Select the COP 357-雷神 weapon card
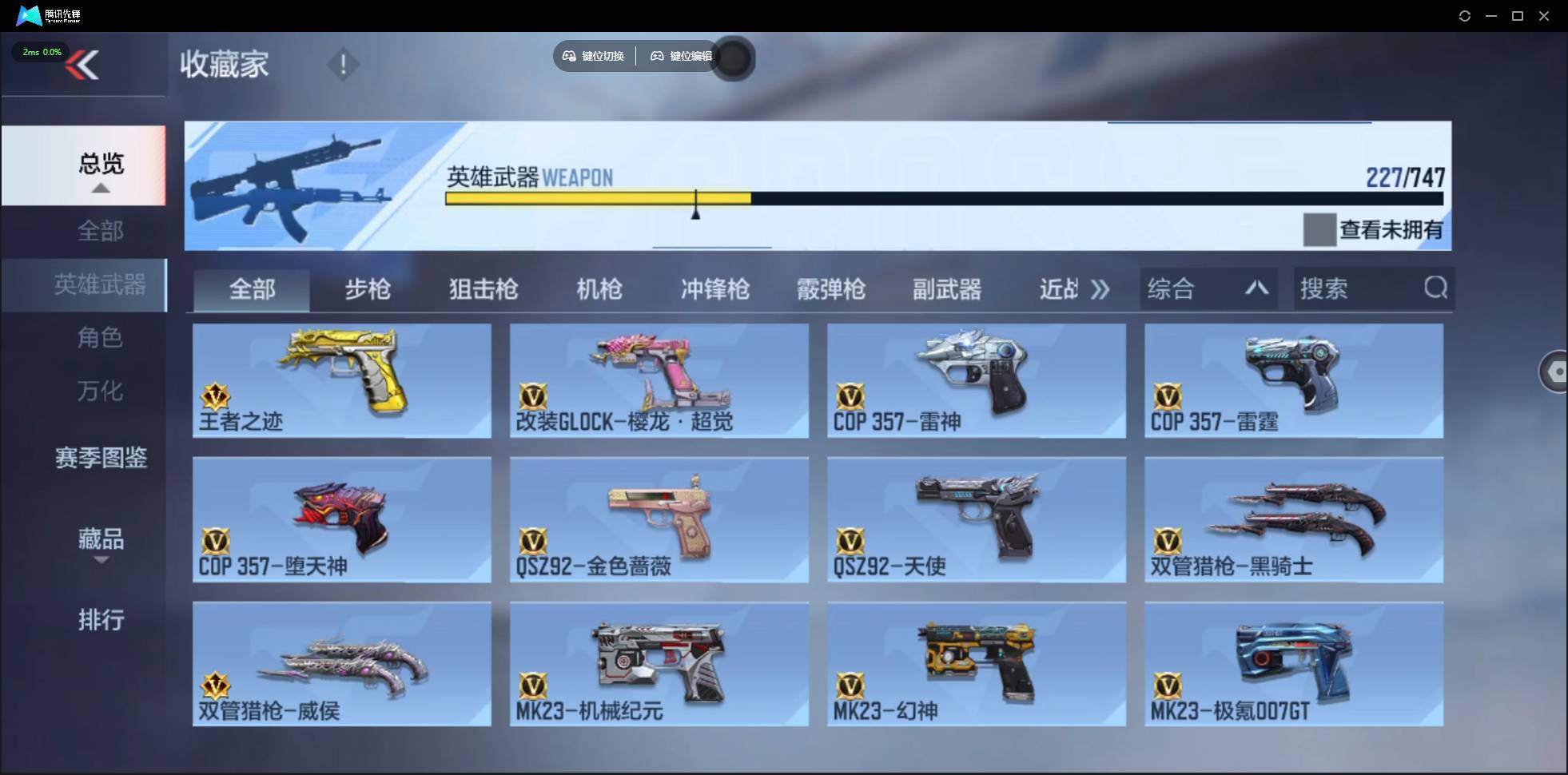1568x775 pixels. click(976, 381)
